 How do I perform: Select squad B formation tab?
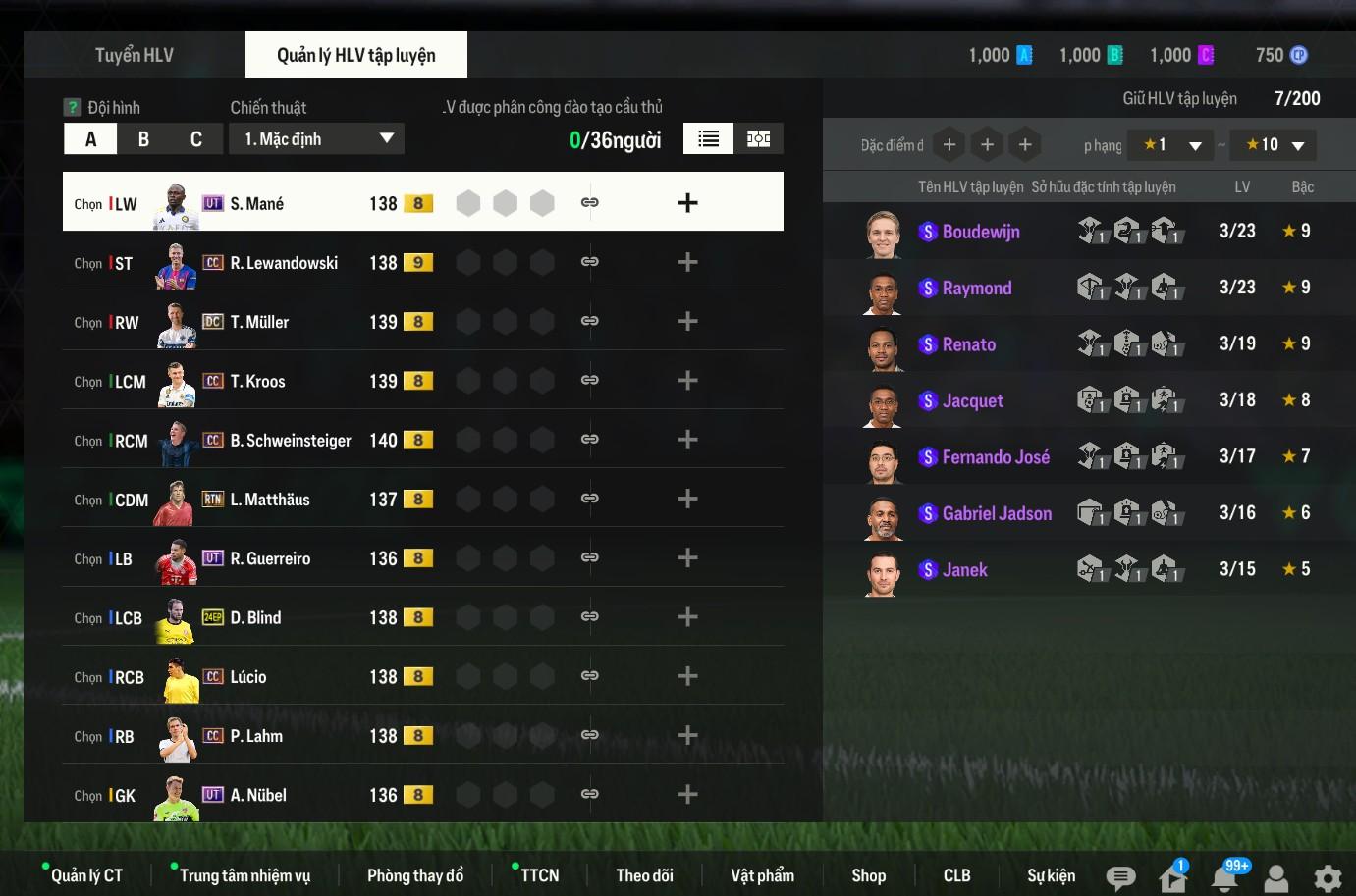(x=143, y=139)
